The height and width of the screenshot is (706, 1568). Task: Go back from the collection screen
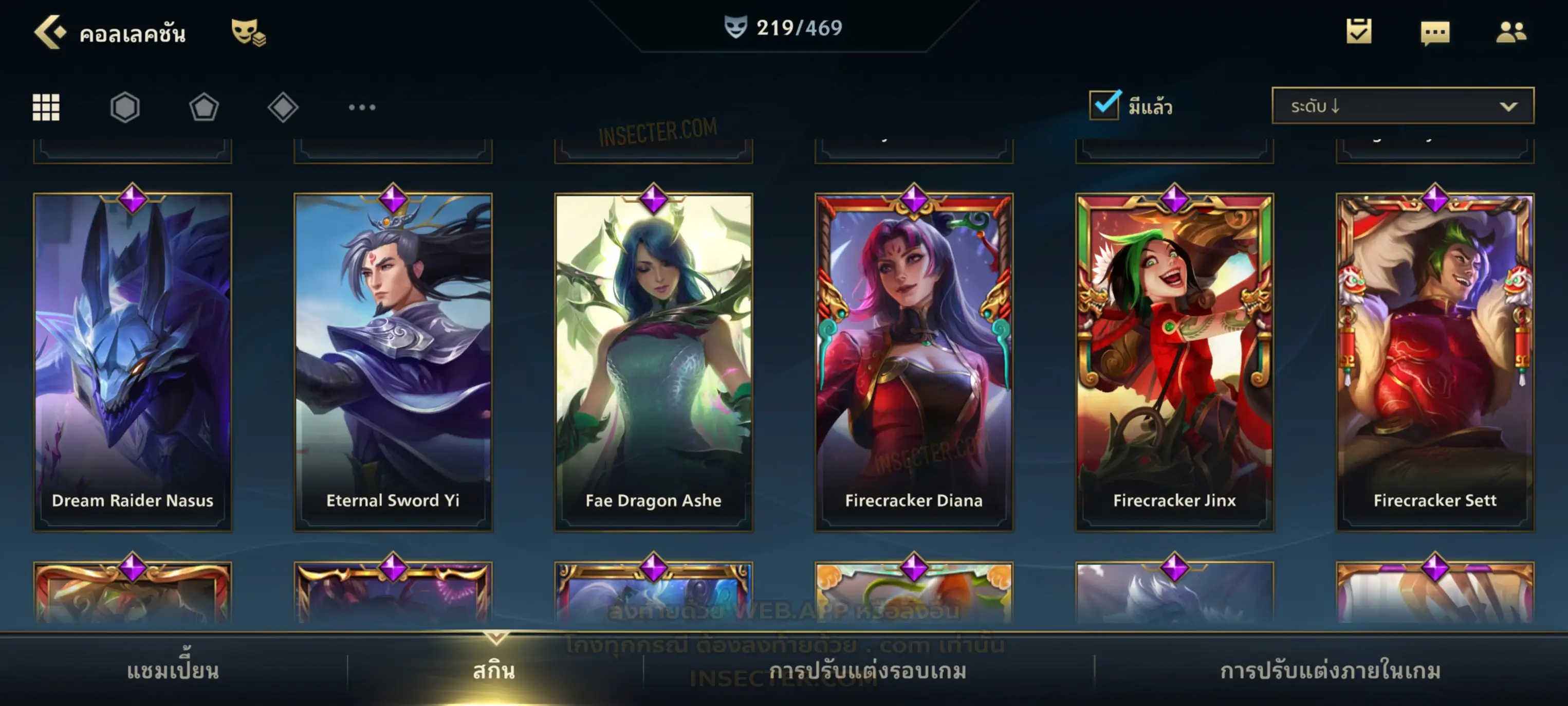coord(50,32)
